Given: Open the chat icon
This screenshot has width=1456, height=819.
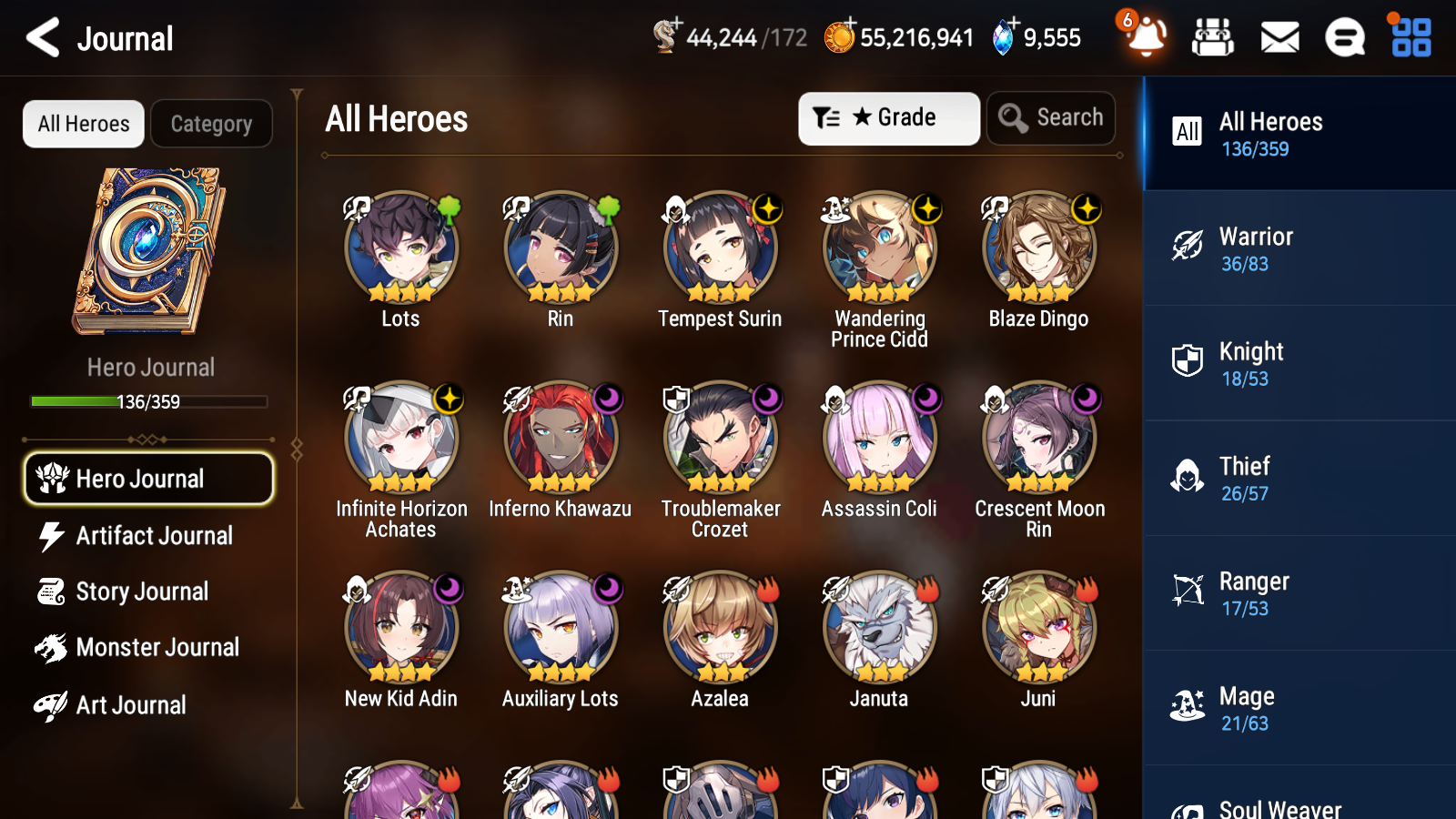Looking at the screenshot, I should (1344, 38).
